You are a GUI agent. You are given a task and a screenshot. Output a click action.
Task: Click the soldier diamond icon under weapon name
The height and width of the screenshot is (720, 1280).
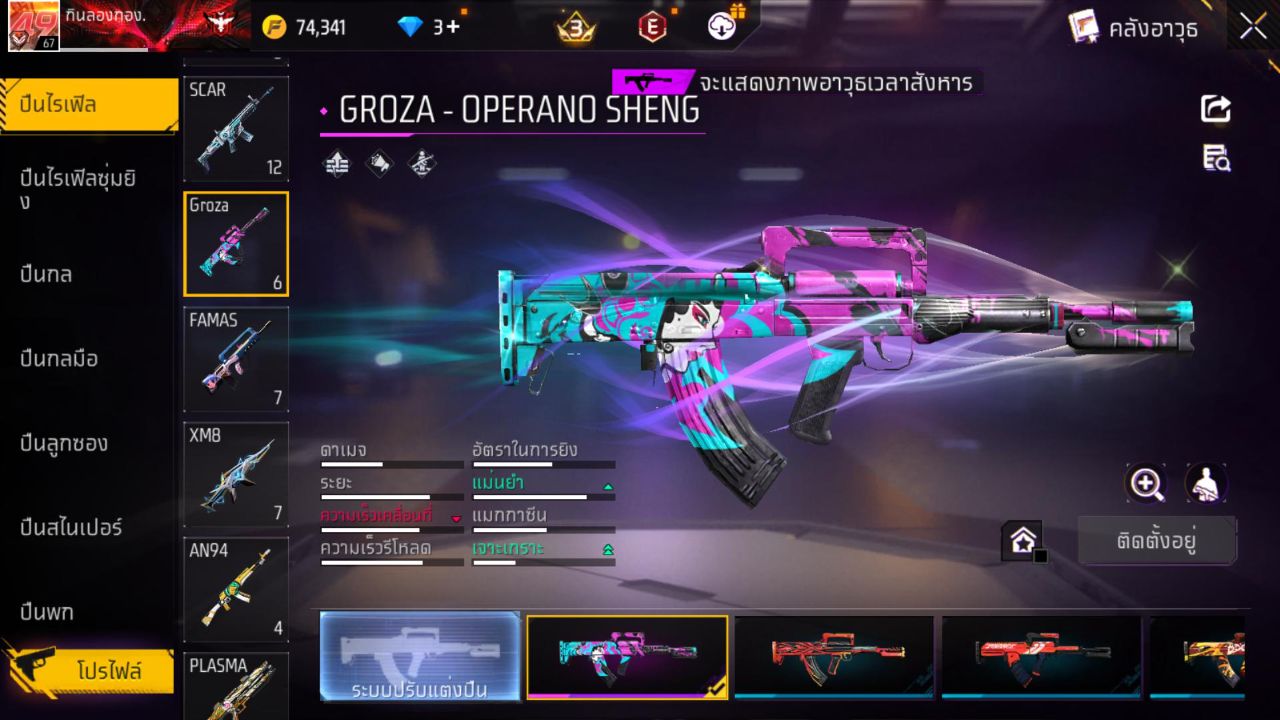click(421, 164)
